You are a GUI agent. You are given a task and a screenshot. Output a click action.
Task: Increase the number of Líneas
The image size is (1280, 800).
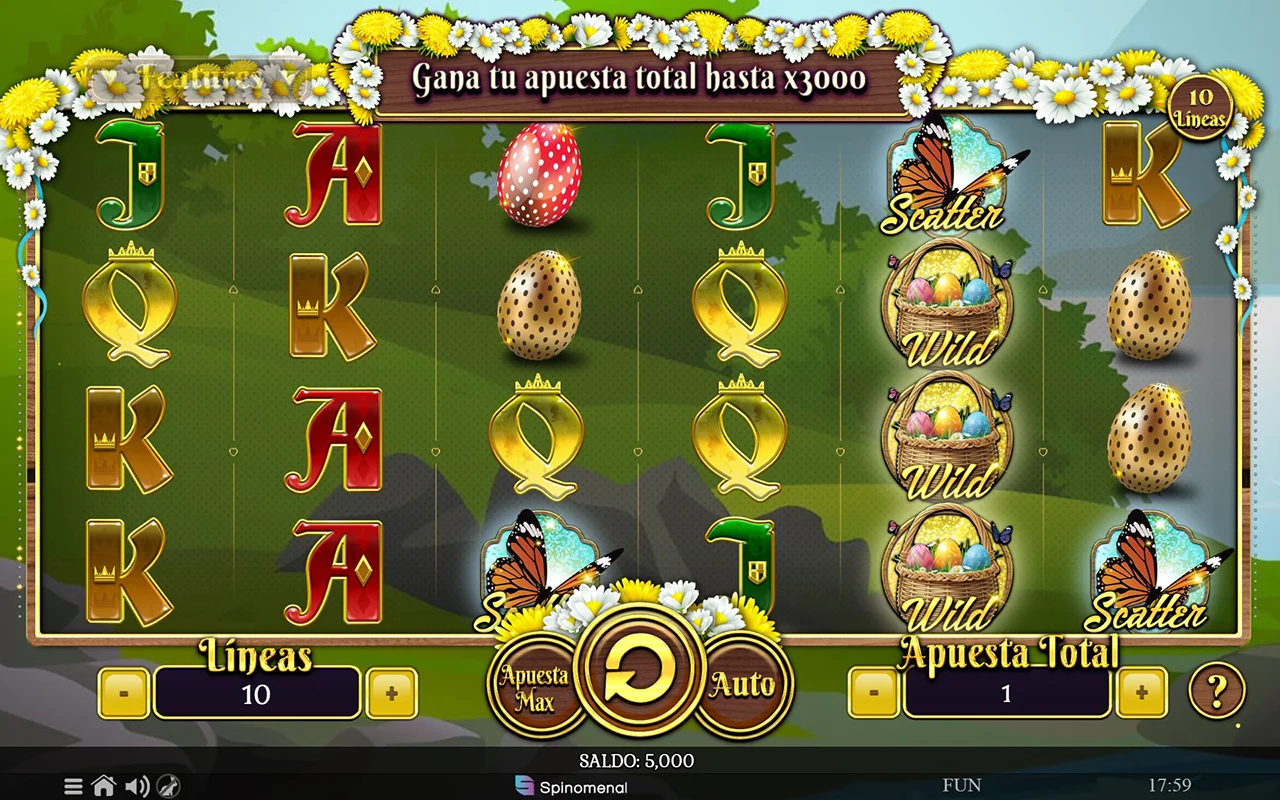point(391,693)
